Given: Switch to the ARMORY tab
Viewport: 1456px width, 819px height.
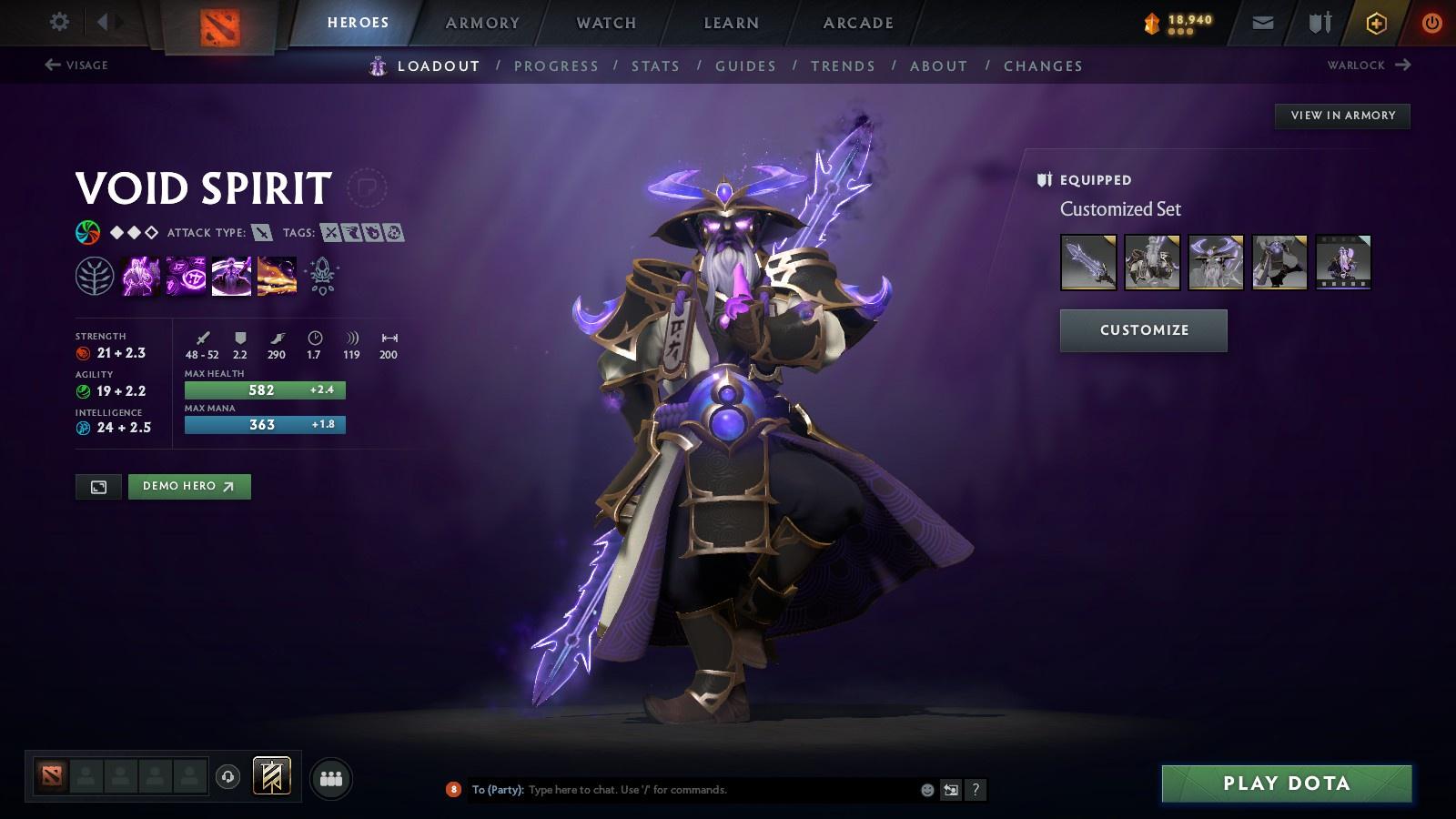Looking at the screenshot, I should coord(481,23).
